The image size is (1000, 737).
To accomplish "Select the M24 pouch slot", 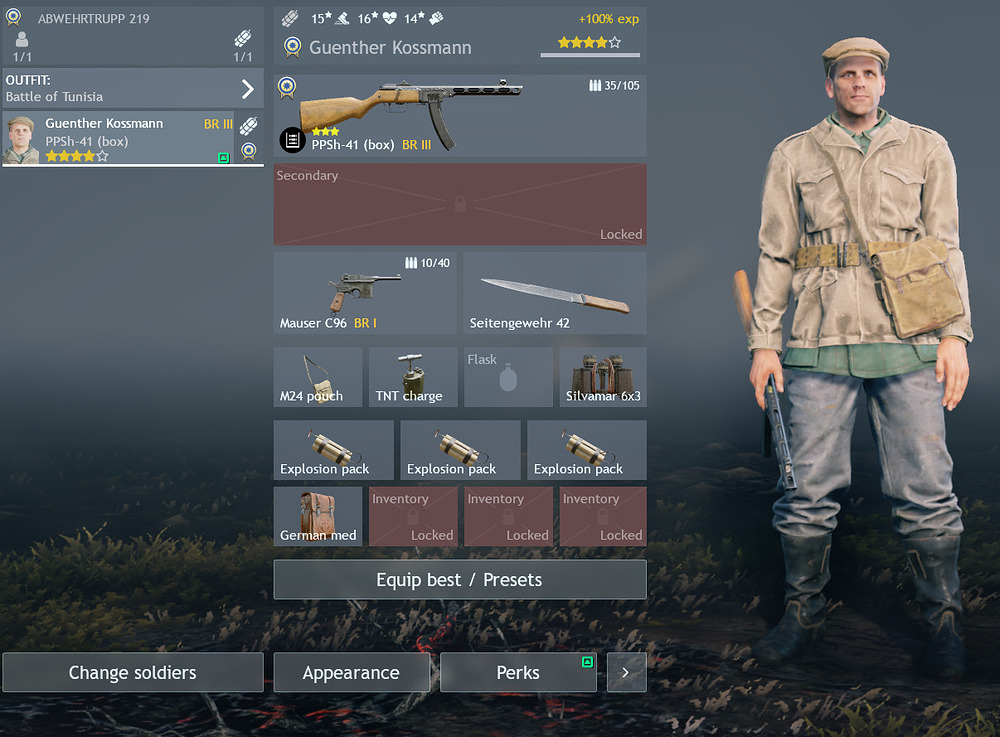I will (x=318, y=377).
